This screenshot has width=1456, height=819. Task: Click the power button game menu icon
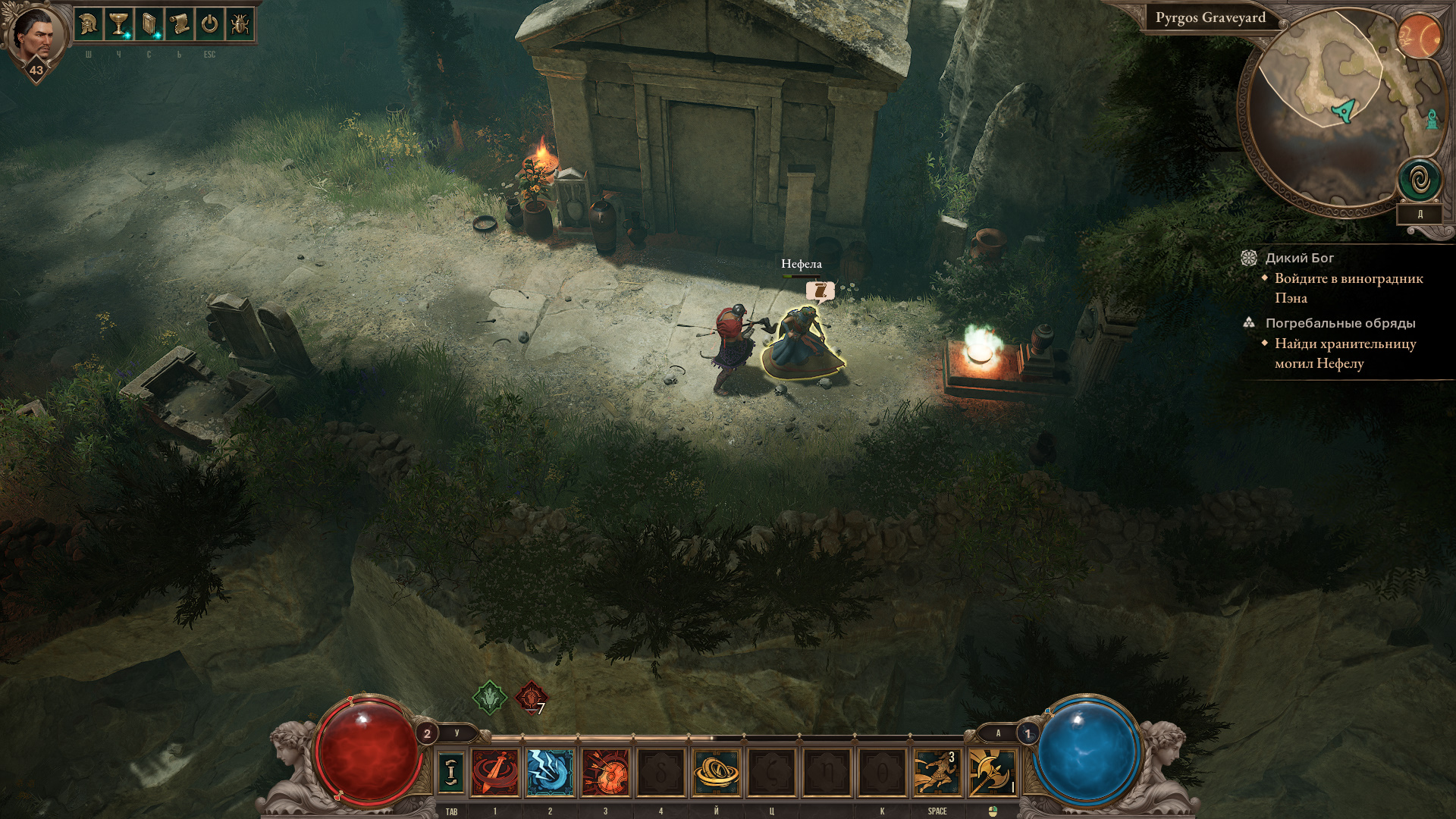coord(209,24)
